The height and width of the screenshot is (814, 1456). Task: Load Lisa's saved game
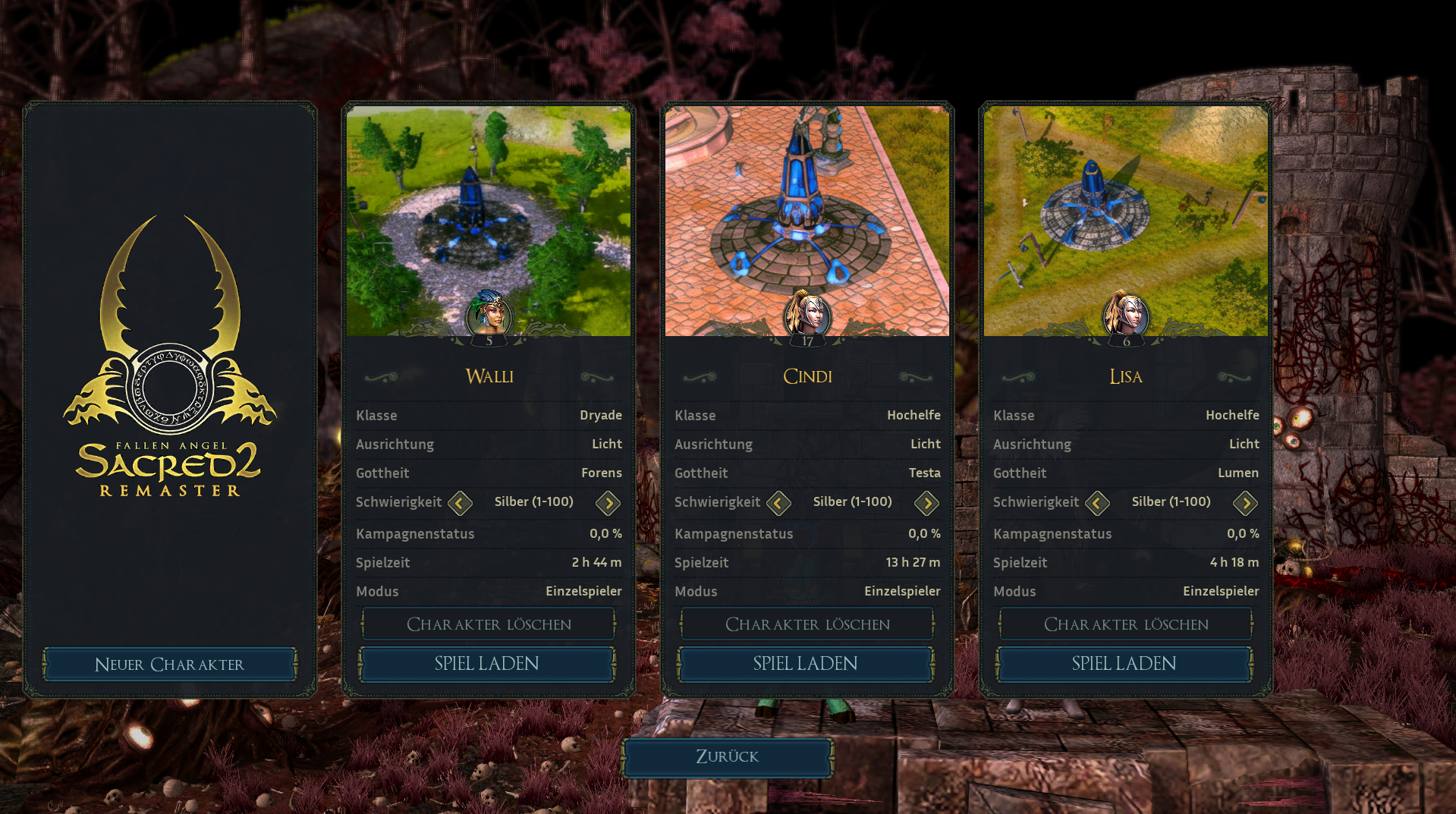pos(1124,664)
